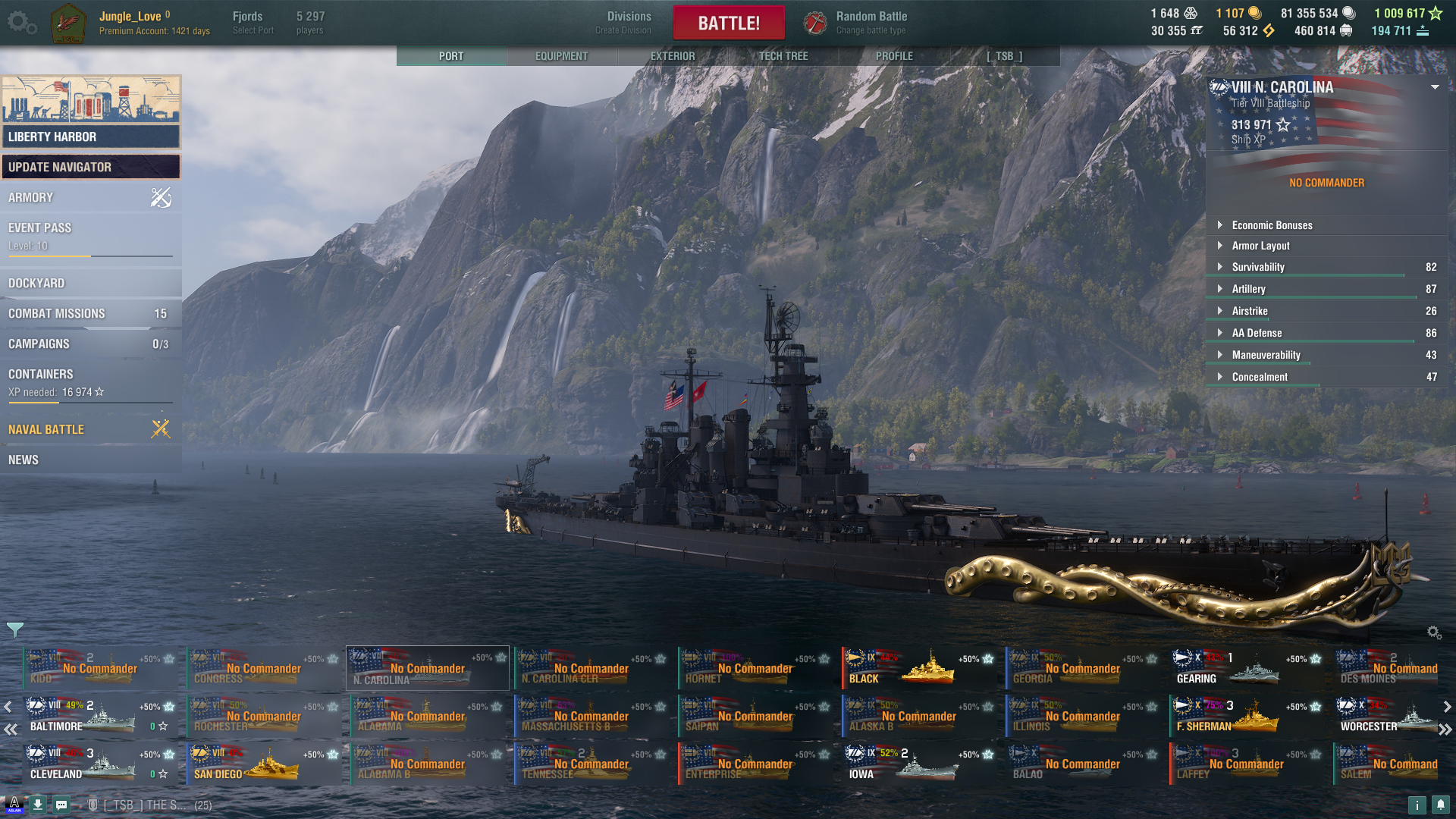
Task: Switch to the Equipment tab
Action: (x=561, y=56)
